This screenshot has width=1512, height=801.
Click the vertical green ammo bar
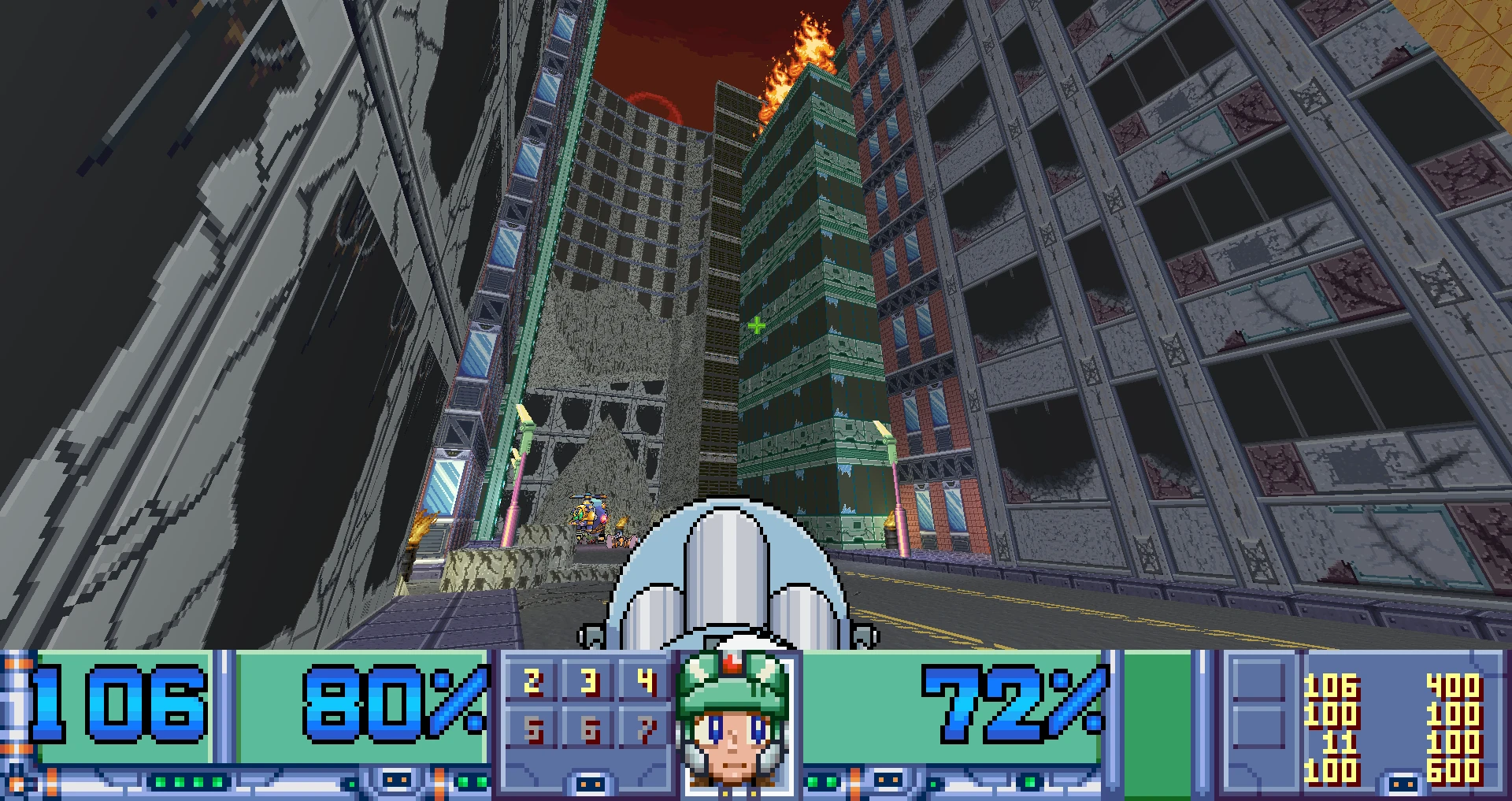1158,725
